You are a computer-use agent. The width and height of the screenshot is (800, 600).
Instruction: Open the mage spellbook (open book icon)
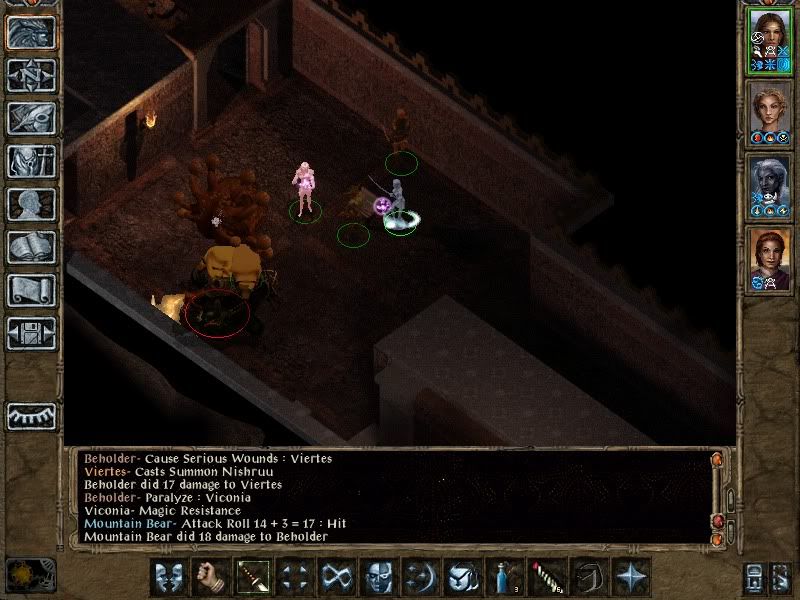coord(31,247)
